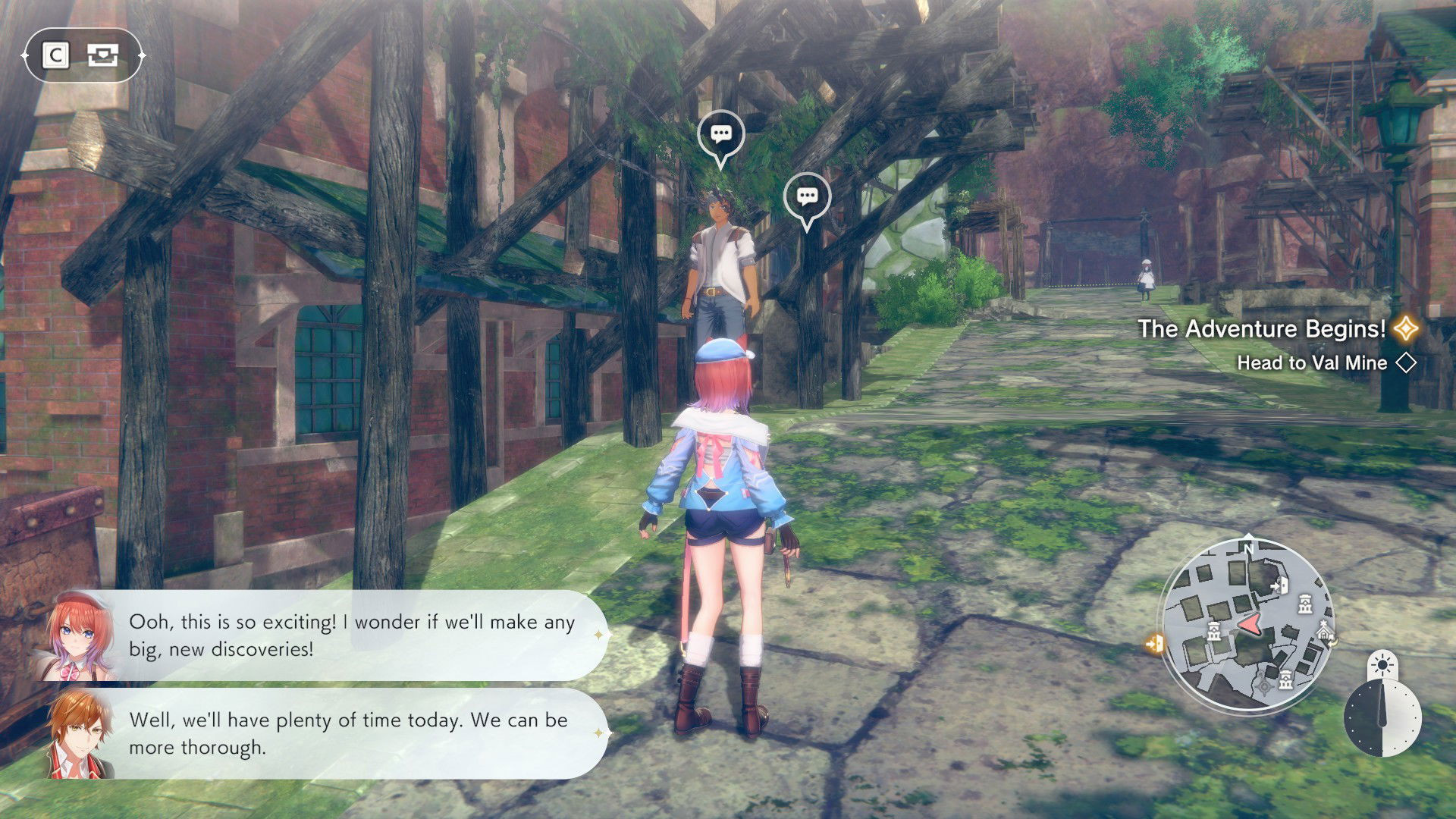1456x819 pixels.
Task: Select the red player arrow on the minimap
Action: tap(1250, 624)
